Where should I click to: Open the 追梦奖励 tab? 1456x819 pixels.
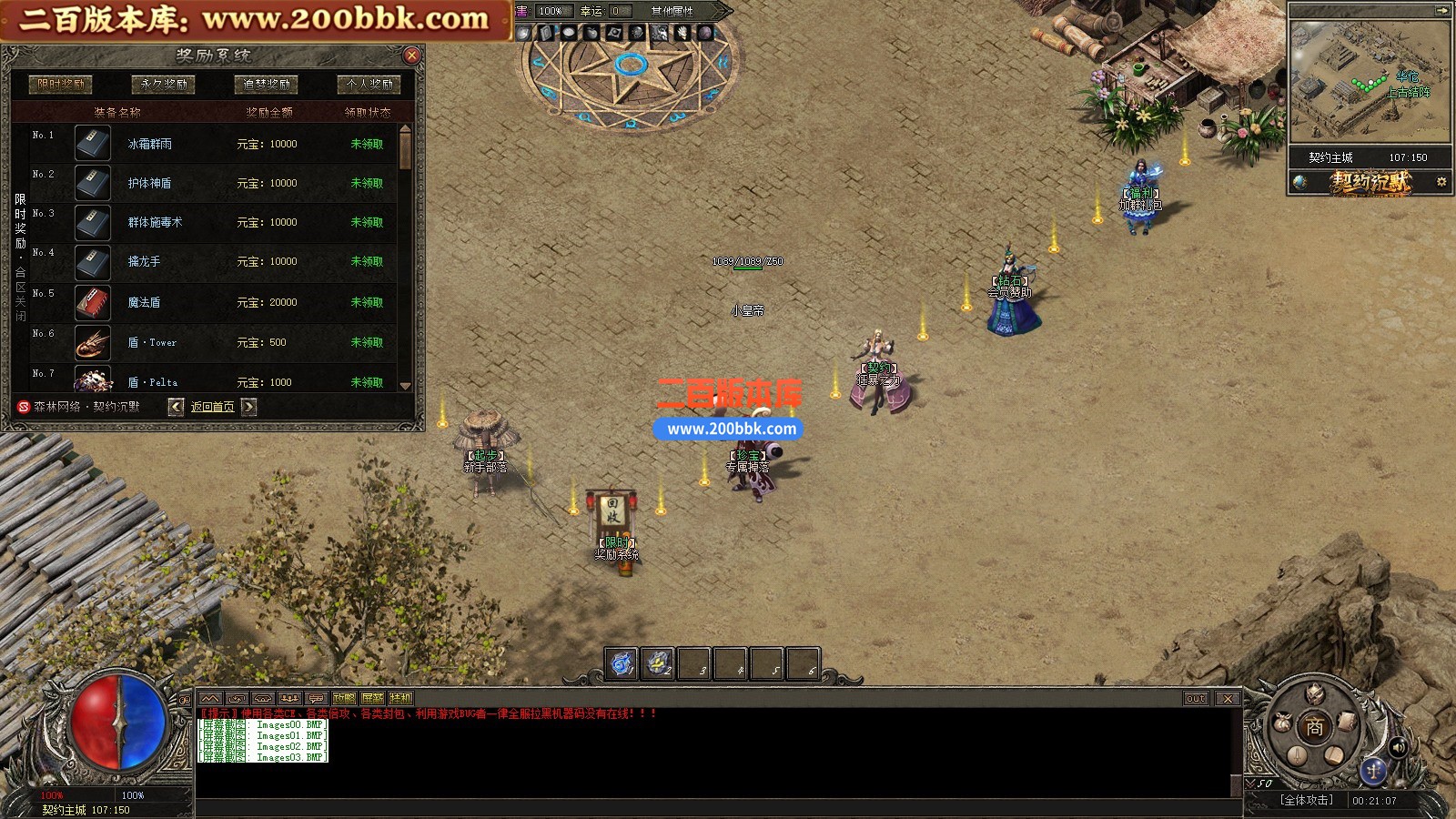click(267, 84)
